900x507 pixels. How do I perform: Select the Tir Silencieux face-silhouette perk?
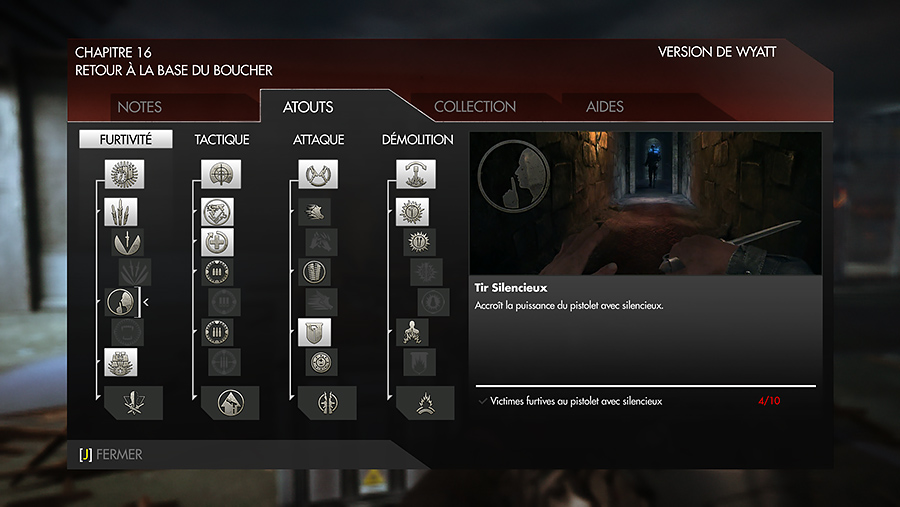[120, 302]
